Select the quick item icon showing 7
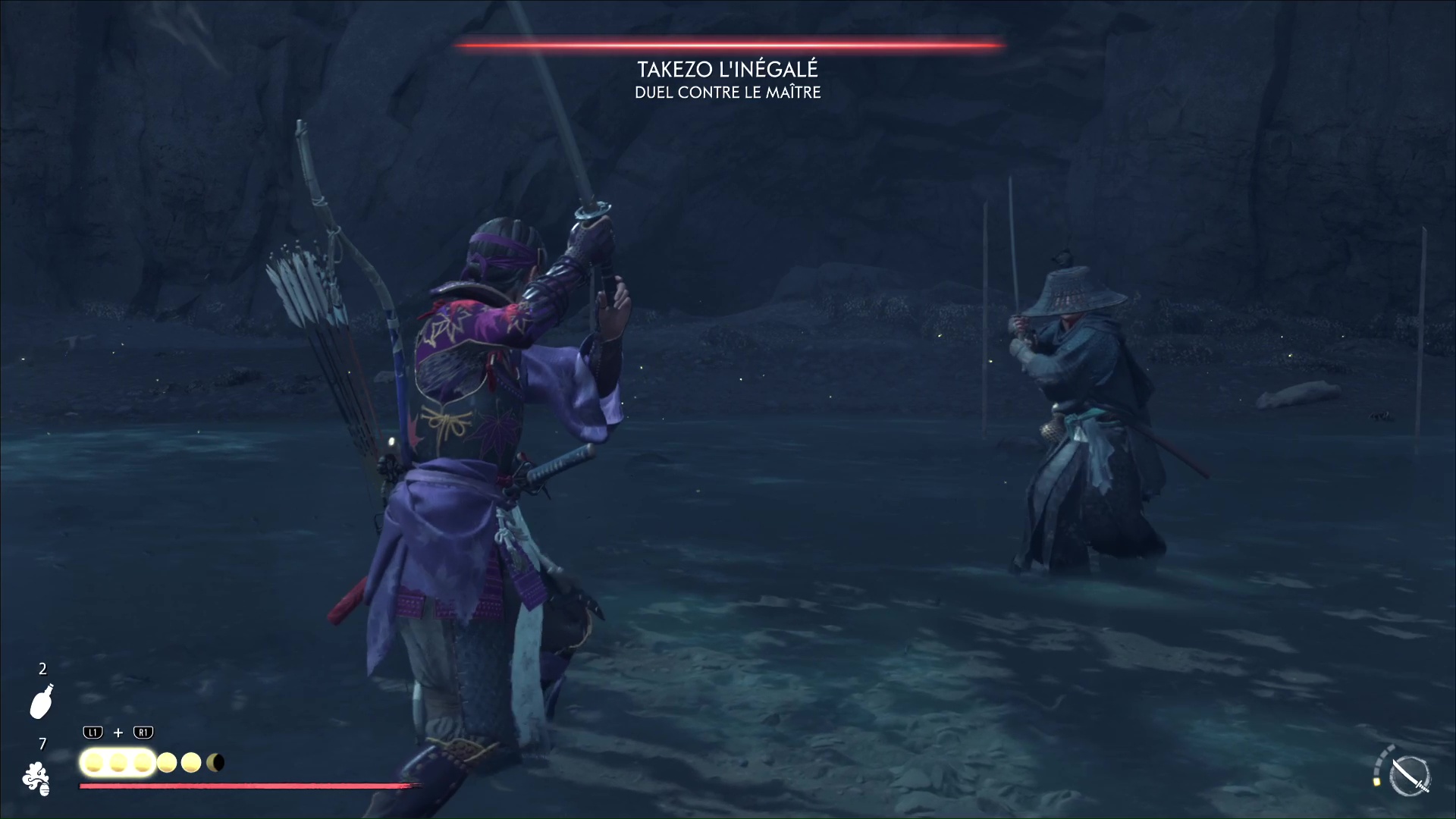The width and height of the screenshot is (1456, 819). click(x=36, y=779)
